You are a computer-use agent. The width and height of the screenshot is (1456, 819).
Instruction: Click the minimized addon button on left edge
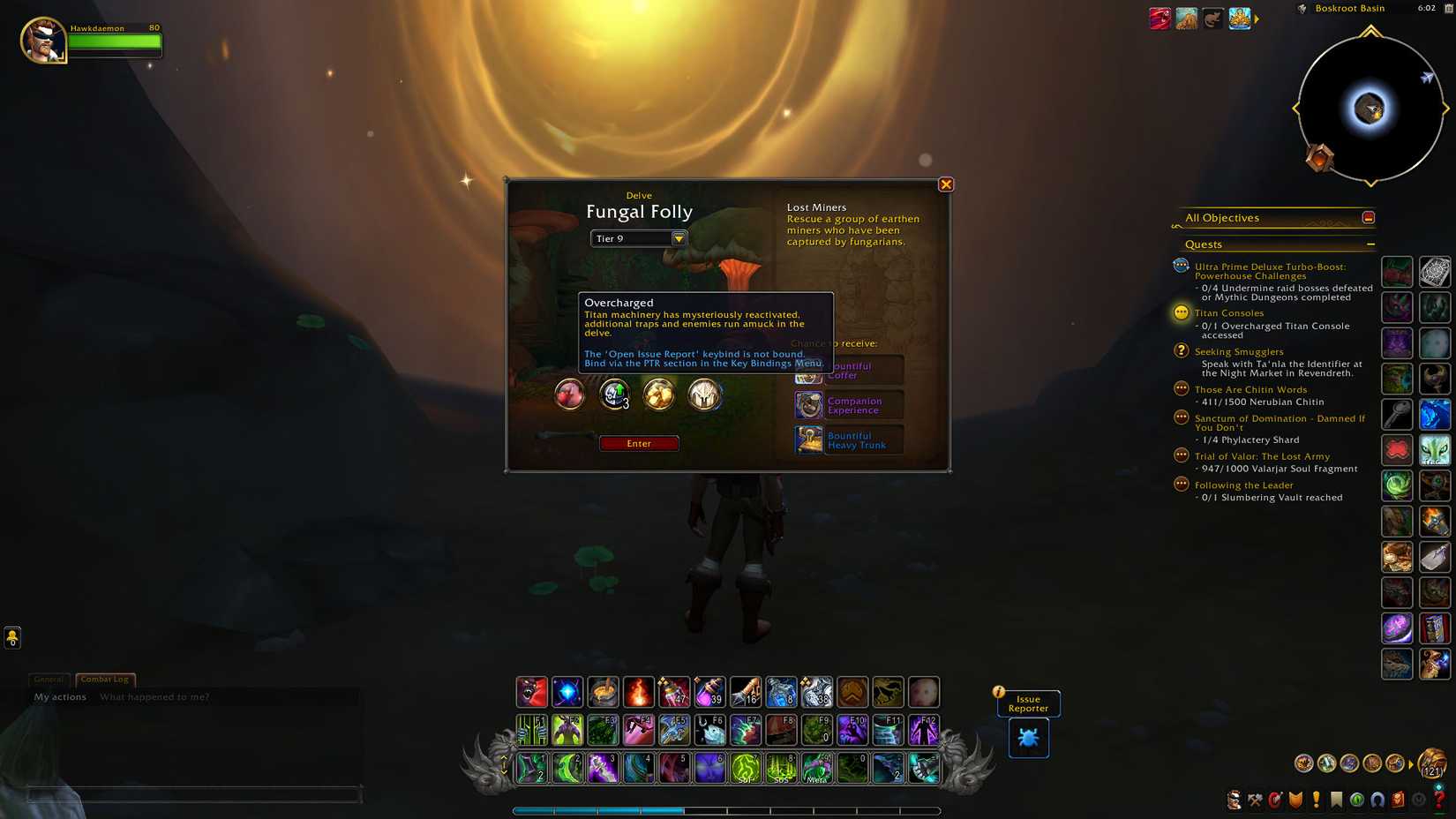click(11, 637)
